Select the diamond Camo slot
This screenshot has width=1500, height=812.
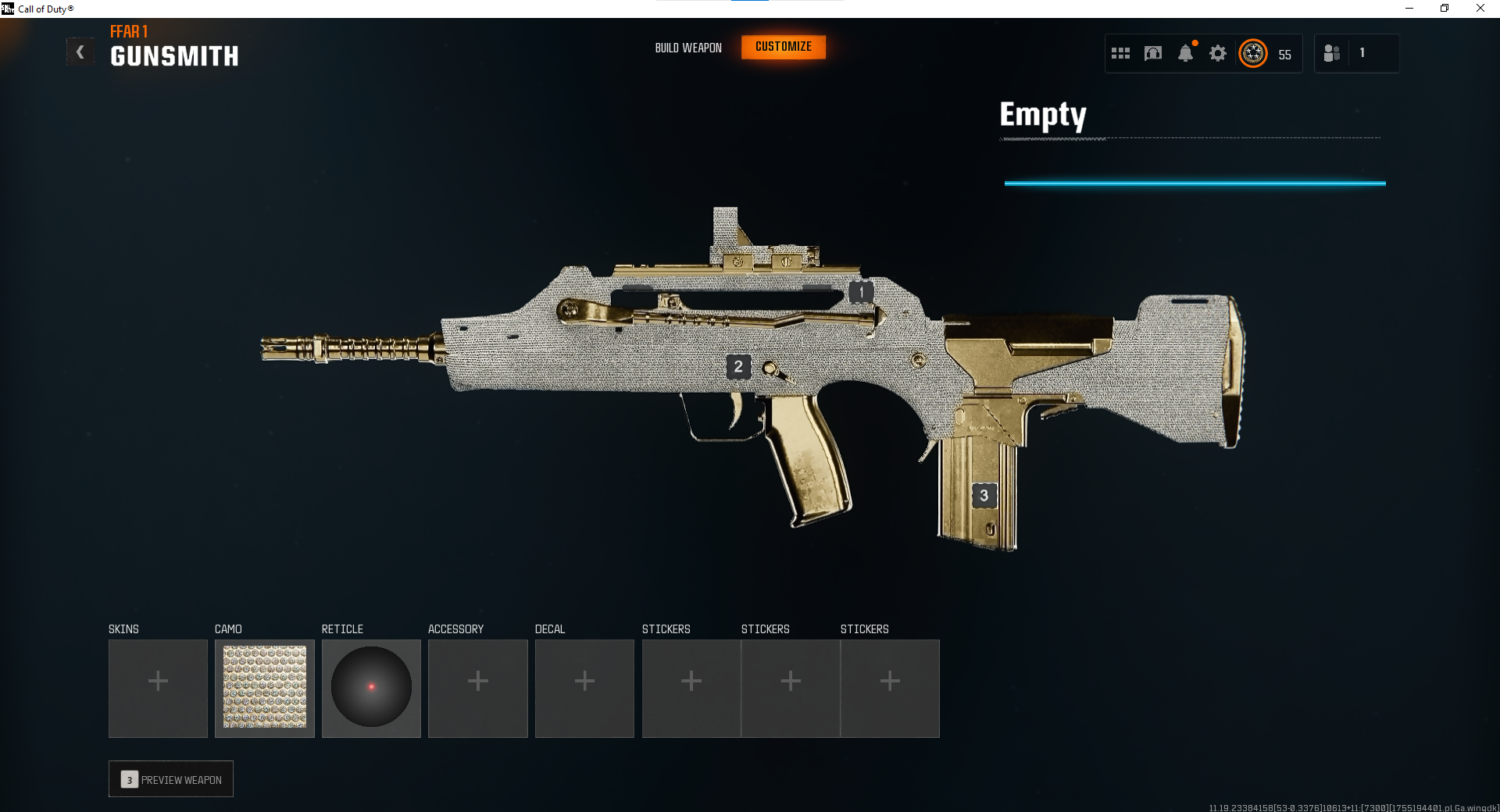(x=265, y=688)
